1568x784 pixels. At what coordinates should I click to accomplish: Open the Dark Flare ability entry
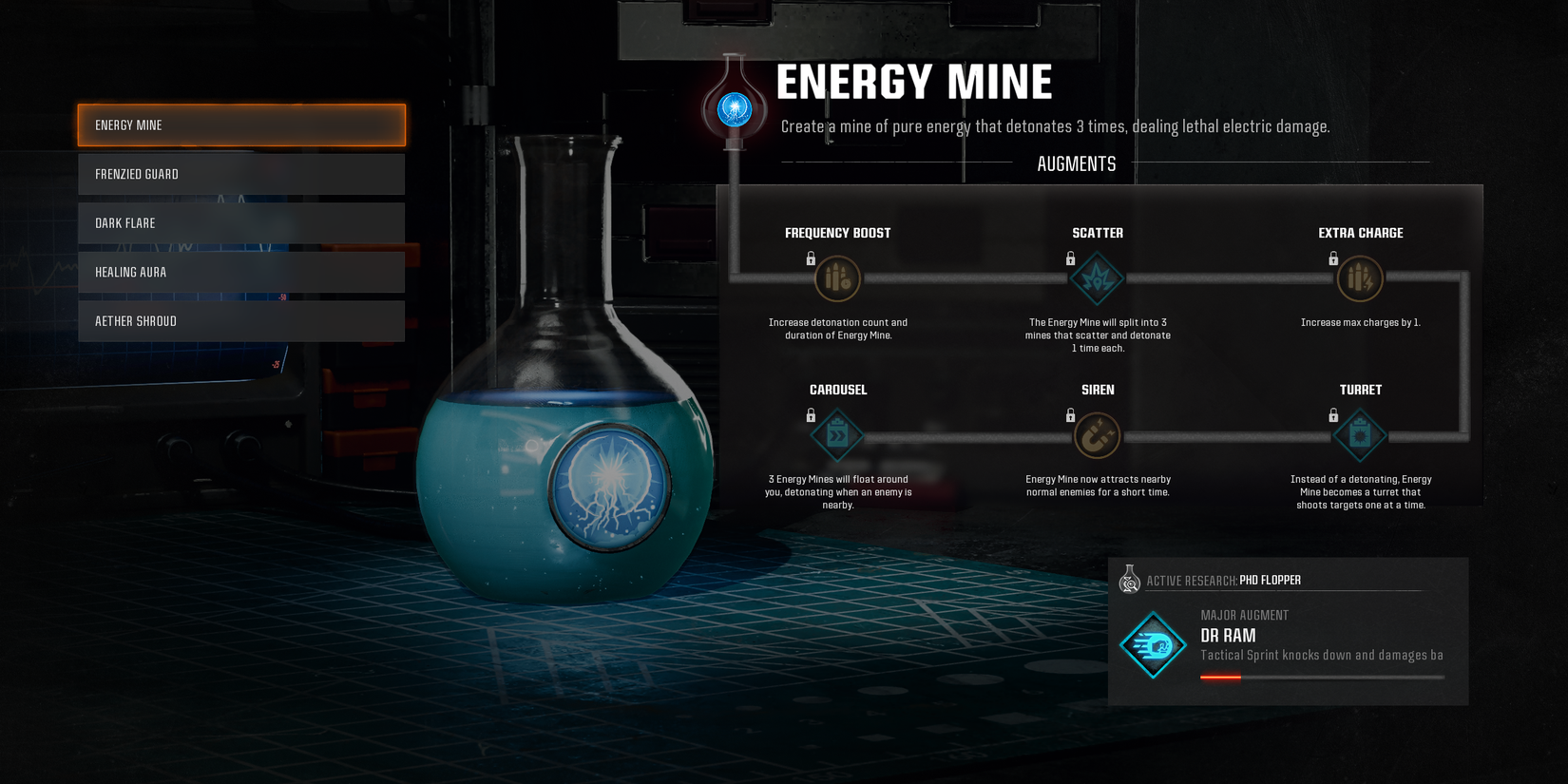[240, 222]
